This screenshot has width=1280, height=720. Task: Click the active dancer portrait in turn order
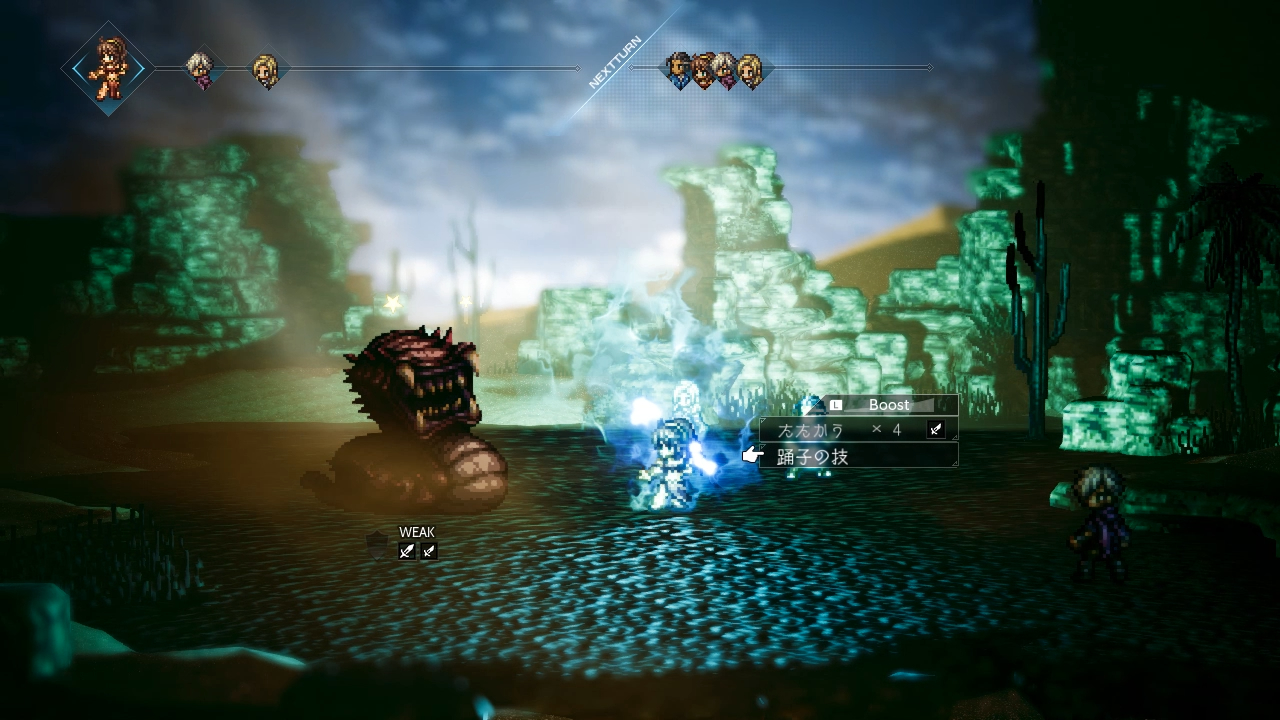point(108,68)
